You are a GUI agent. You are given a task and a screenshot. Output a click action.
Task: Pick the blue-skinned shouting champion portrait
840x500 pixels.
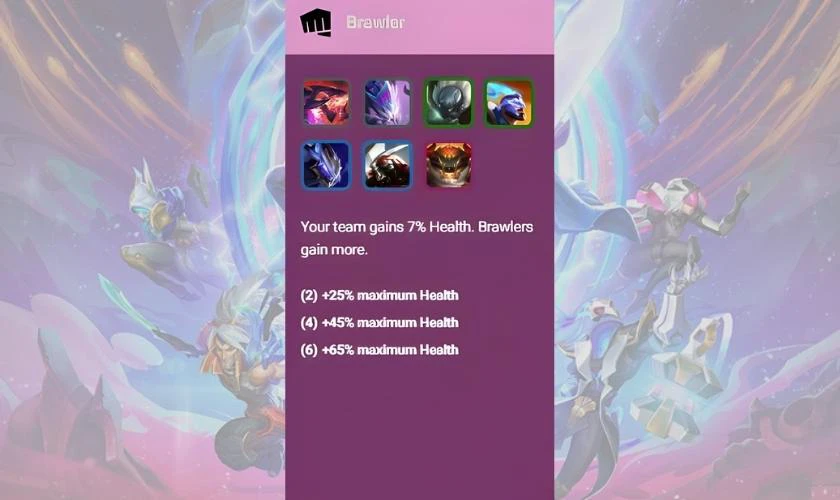509,103
